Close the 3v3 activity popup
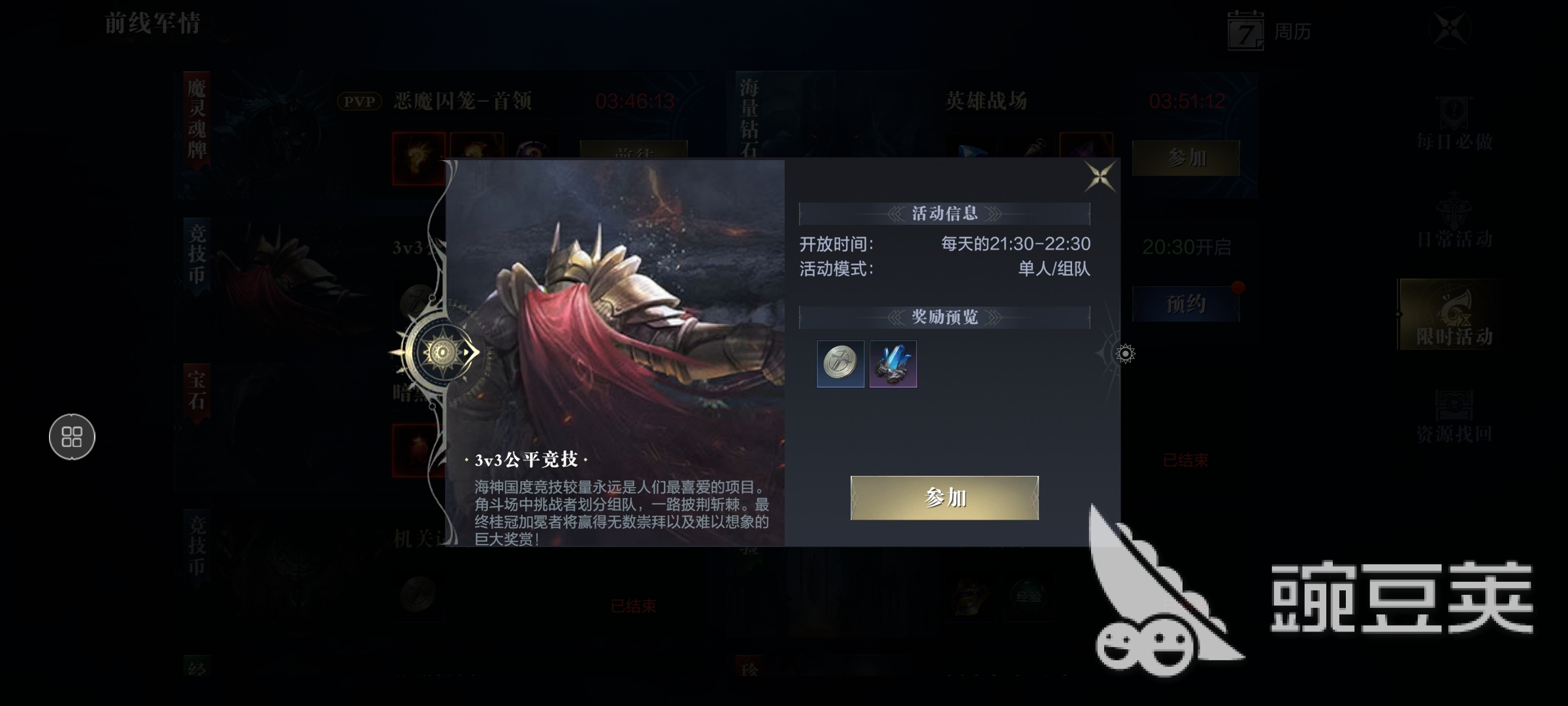Image resolution: width=1568 pixels, height=706 pixels. tap(1100, 176)
